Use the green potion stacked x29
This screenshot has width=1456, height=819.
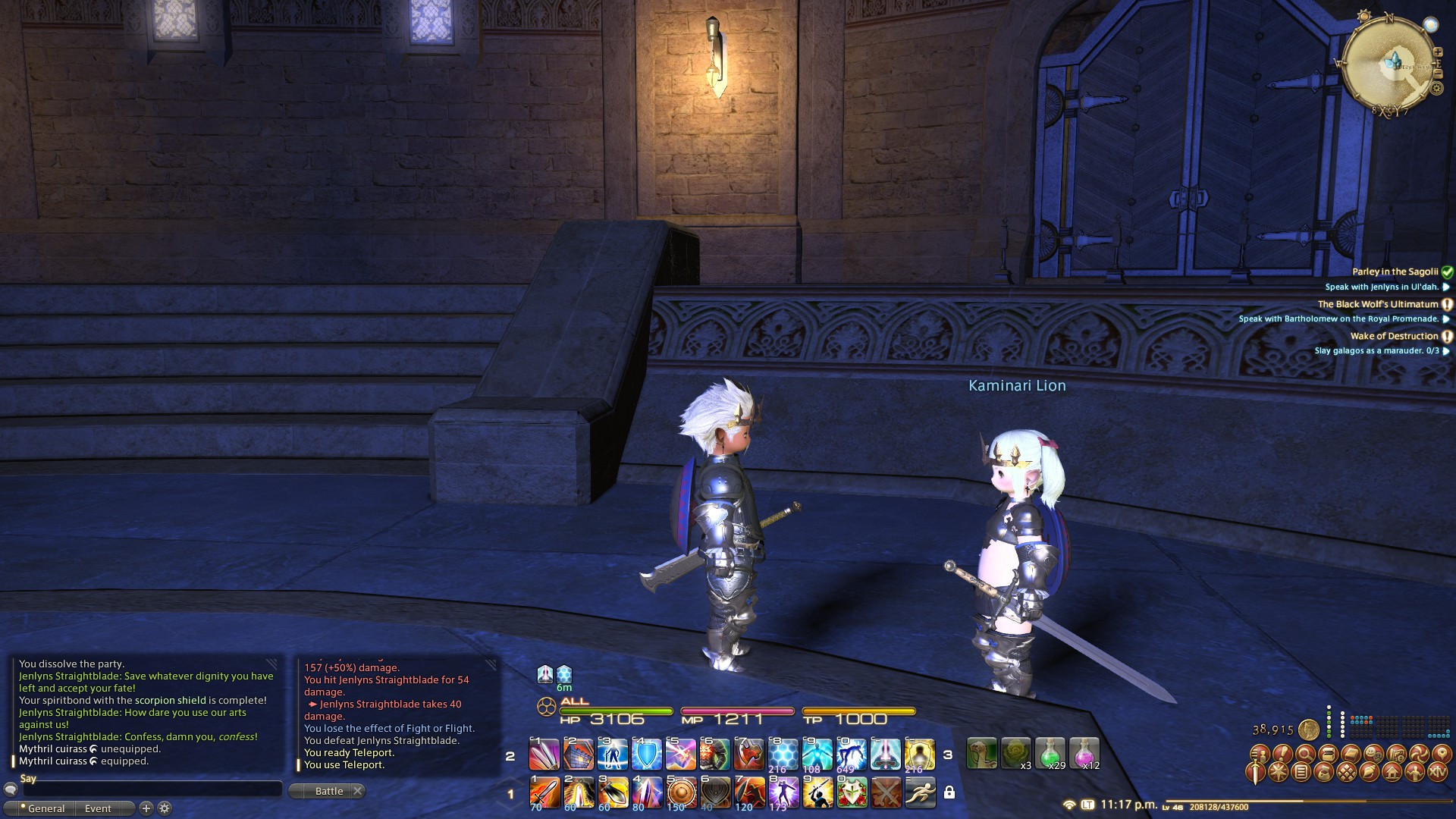click(1050, 754)
